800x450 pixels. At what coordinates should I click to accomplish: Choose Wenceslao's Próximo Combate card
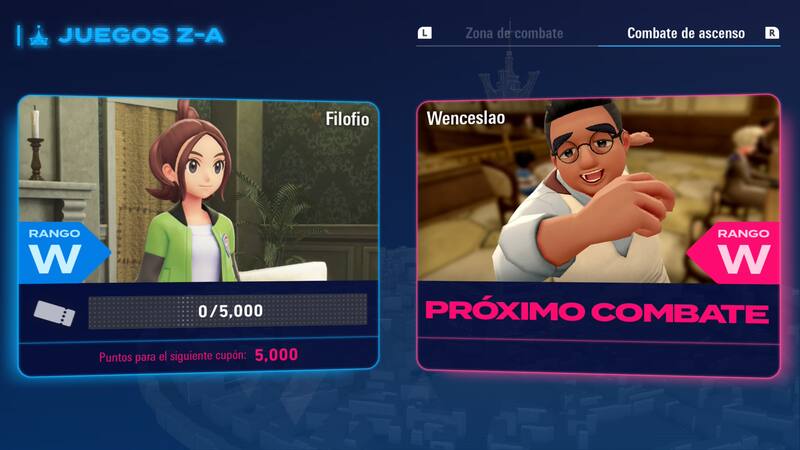(x=597, y=235)
